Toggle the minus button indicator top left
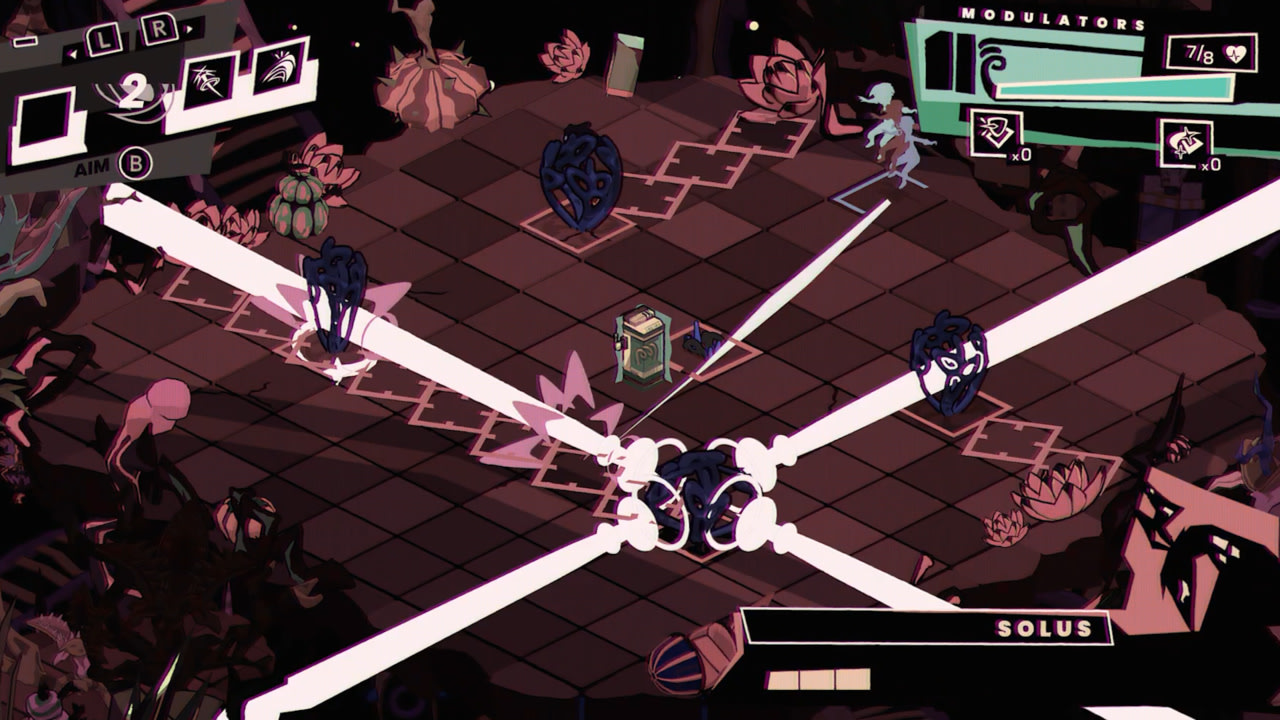 [25, 41]
